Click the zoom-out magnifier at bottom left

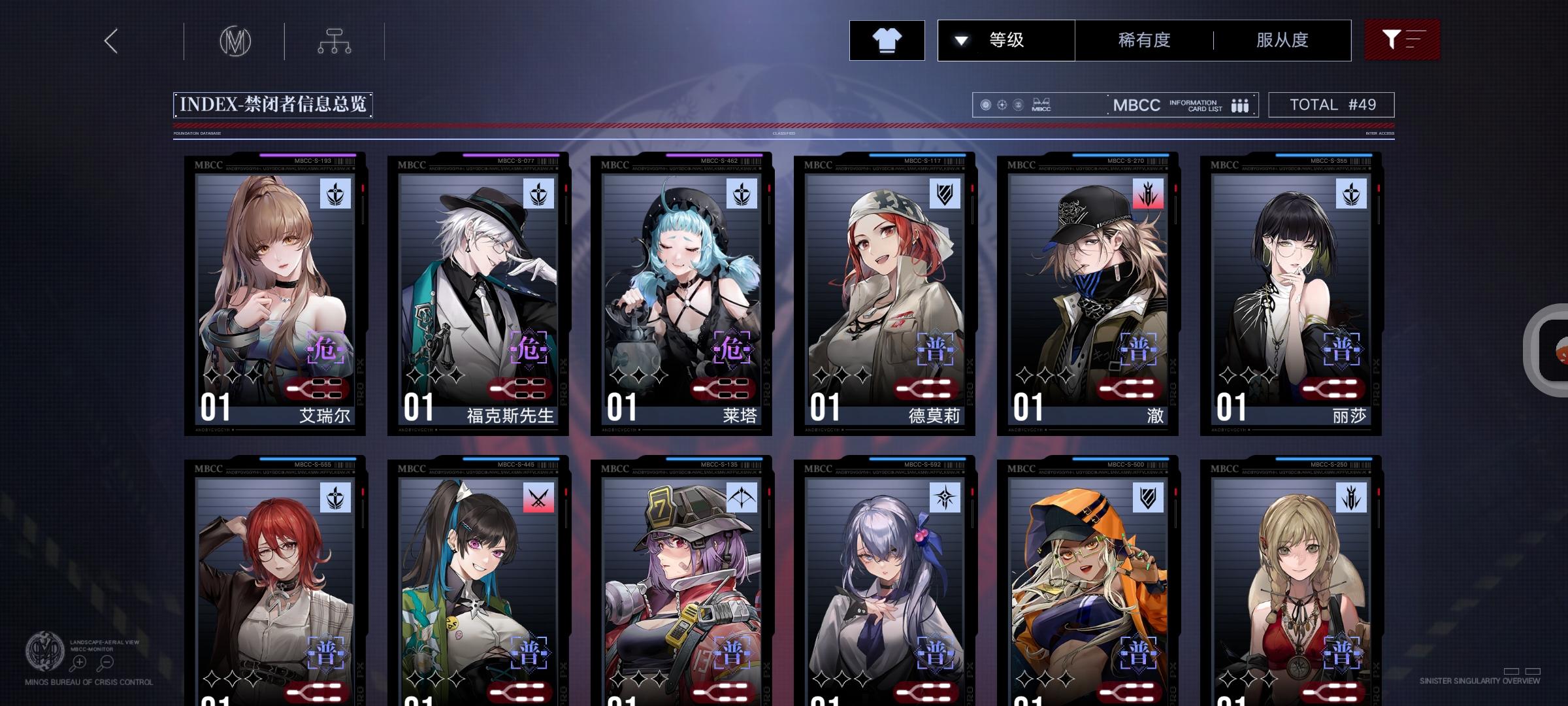point(105,661)
